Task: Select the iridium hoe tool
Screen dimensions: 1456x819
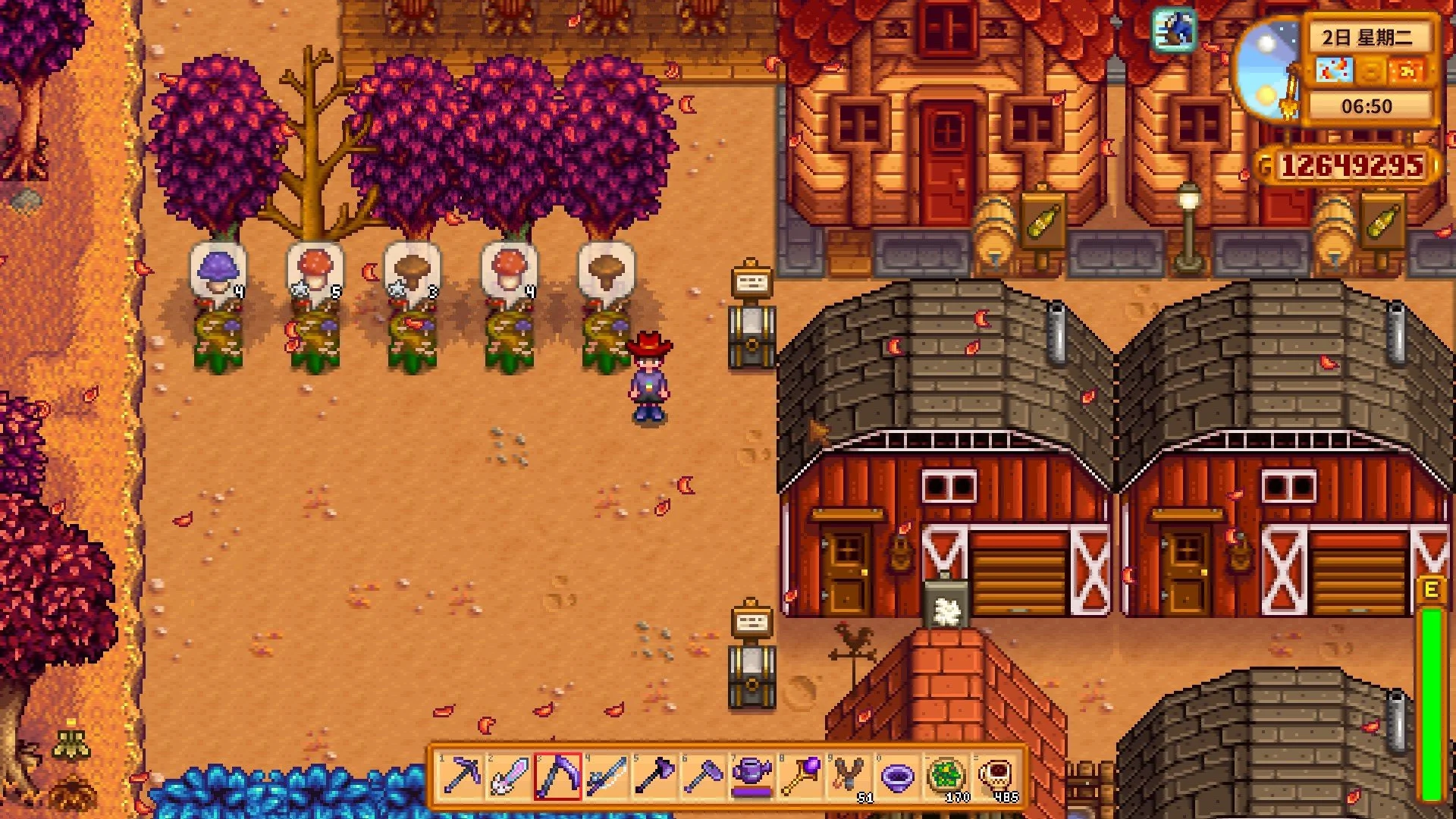Action: (x=704, y=777)
